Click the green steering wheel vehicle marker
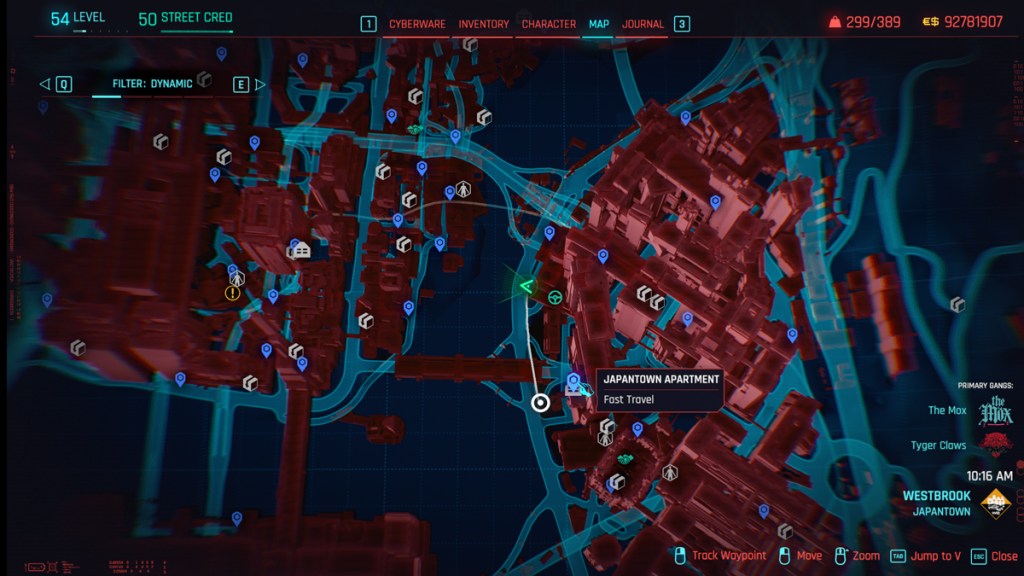The image size is (1024, 576). tap(554, 295)
